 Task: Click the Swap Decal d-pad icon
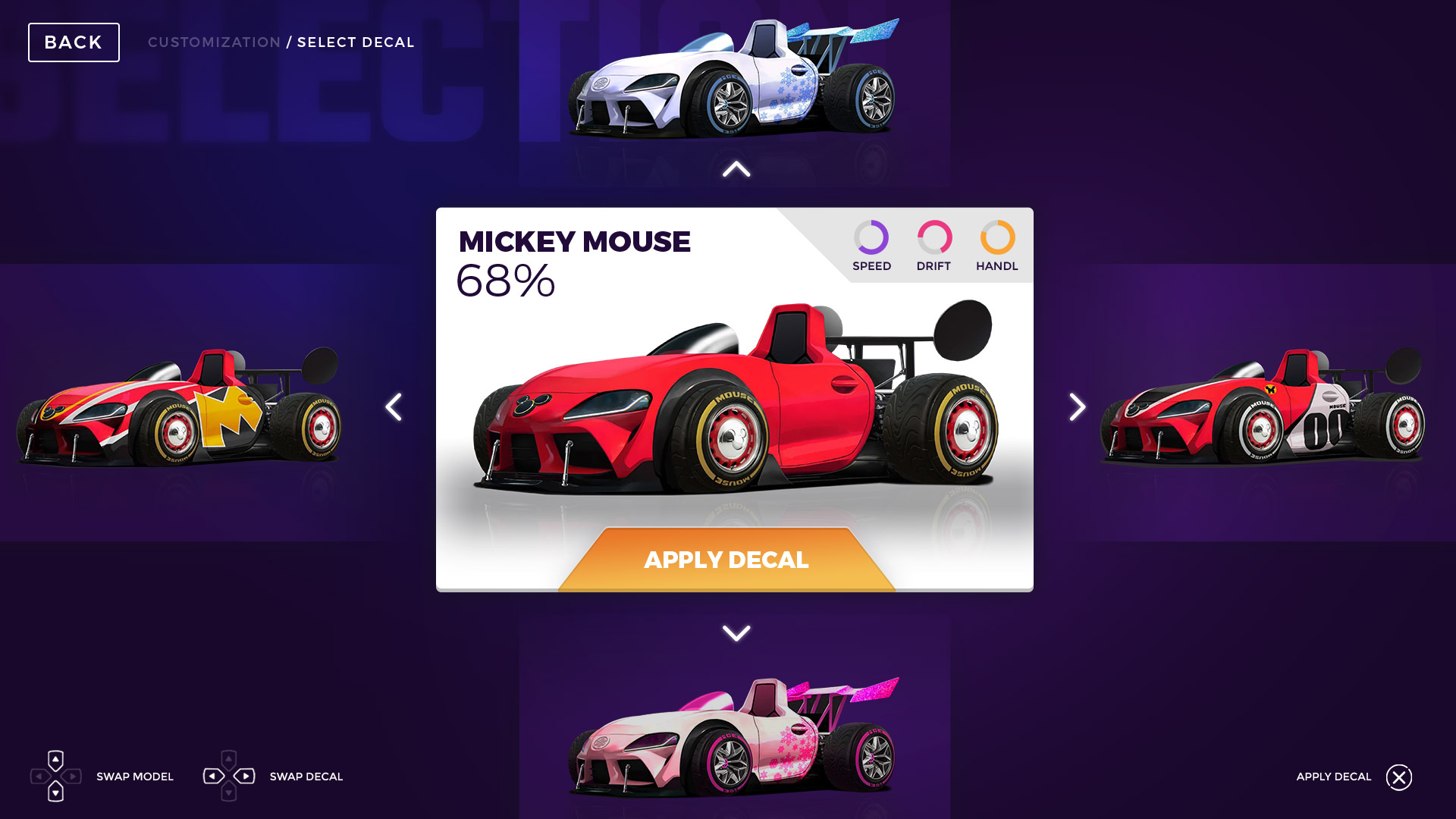click(230, 777)
